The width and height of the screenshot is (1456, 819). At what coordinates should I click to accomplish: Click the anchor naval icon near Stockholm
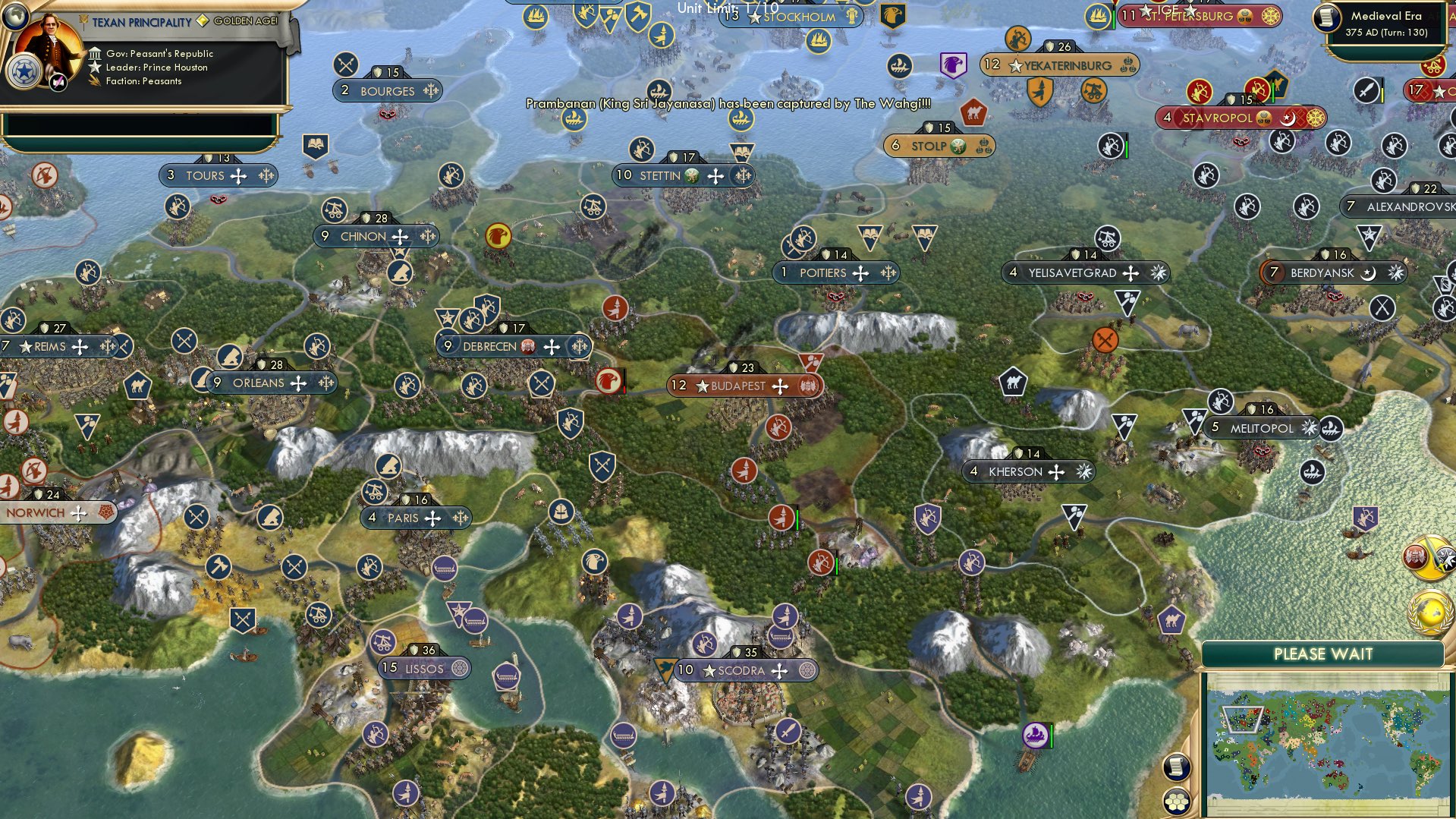(x=819, y=40)
